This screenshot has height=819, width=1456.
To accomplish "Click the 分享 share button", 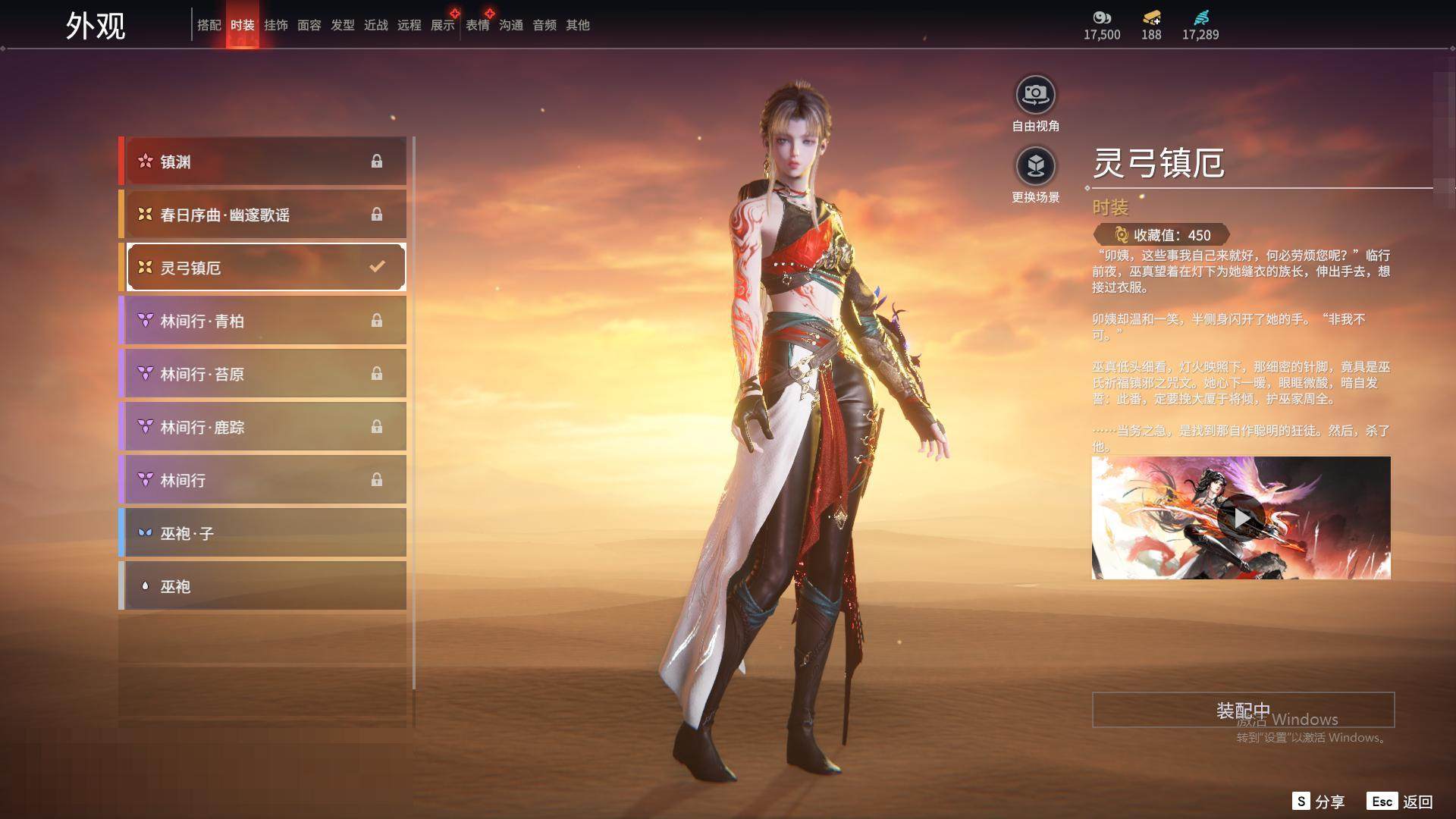I will coord(1319,802).
